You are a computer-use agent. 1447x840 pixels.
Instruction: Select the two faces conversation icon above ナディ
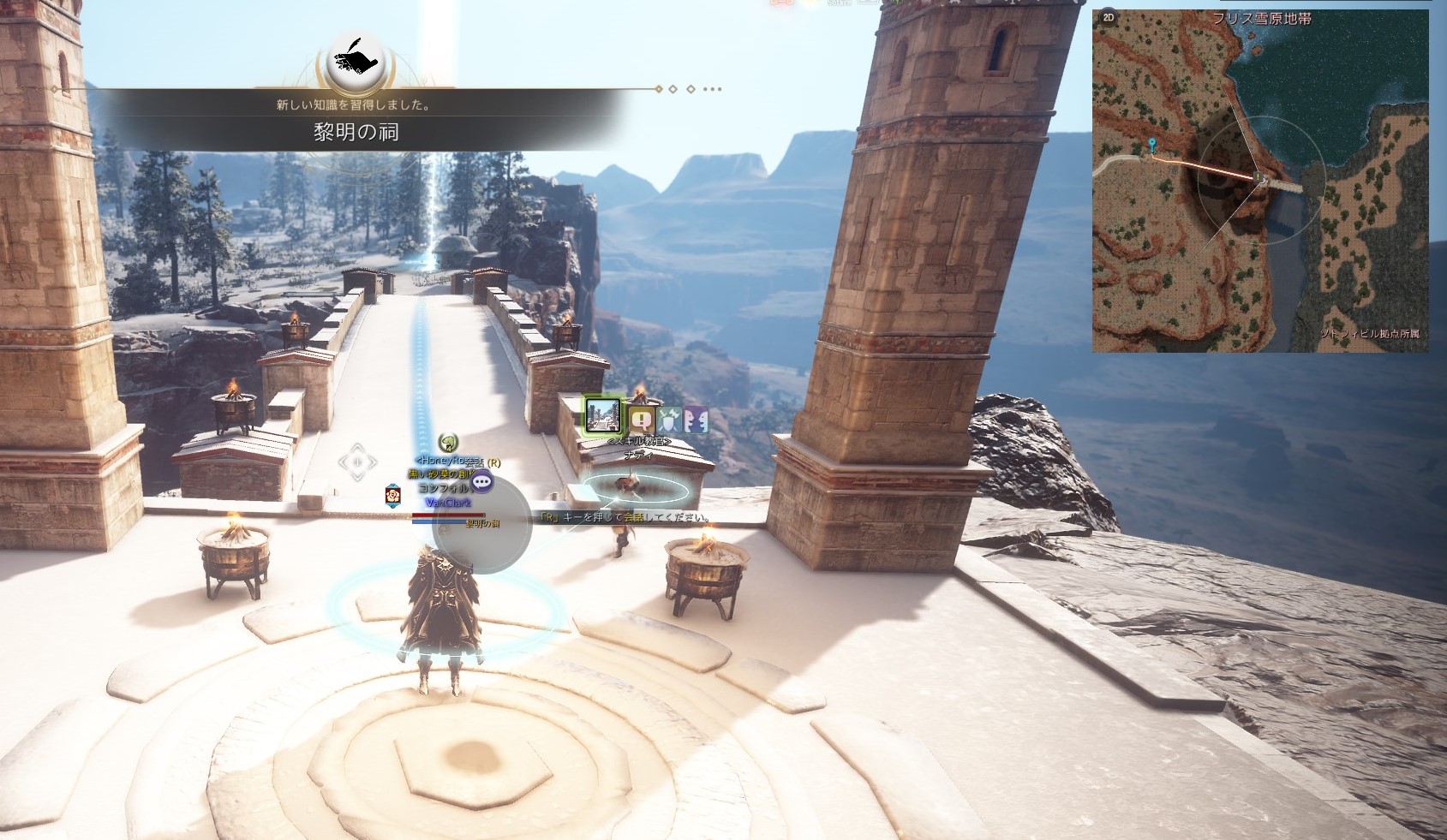point(696,419)
